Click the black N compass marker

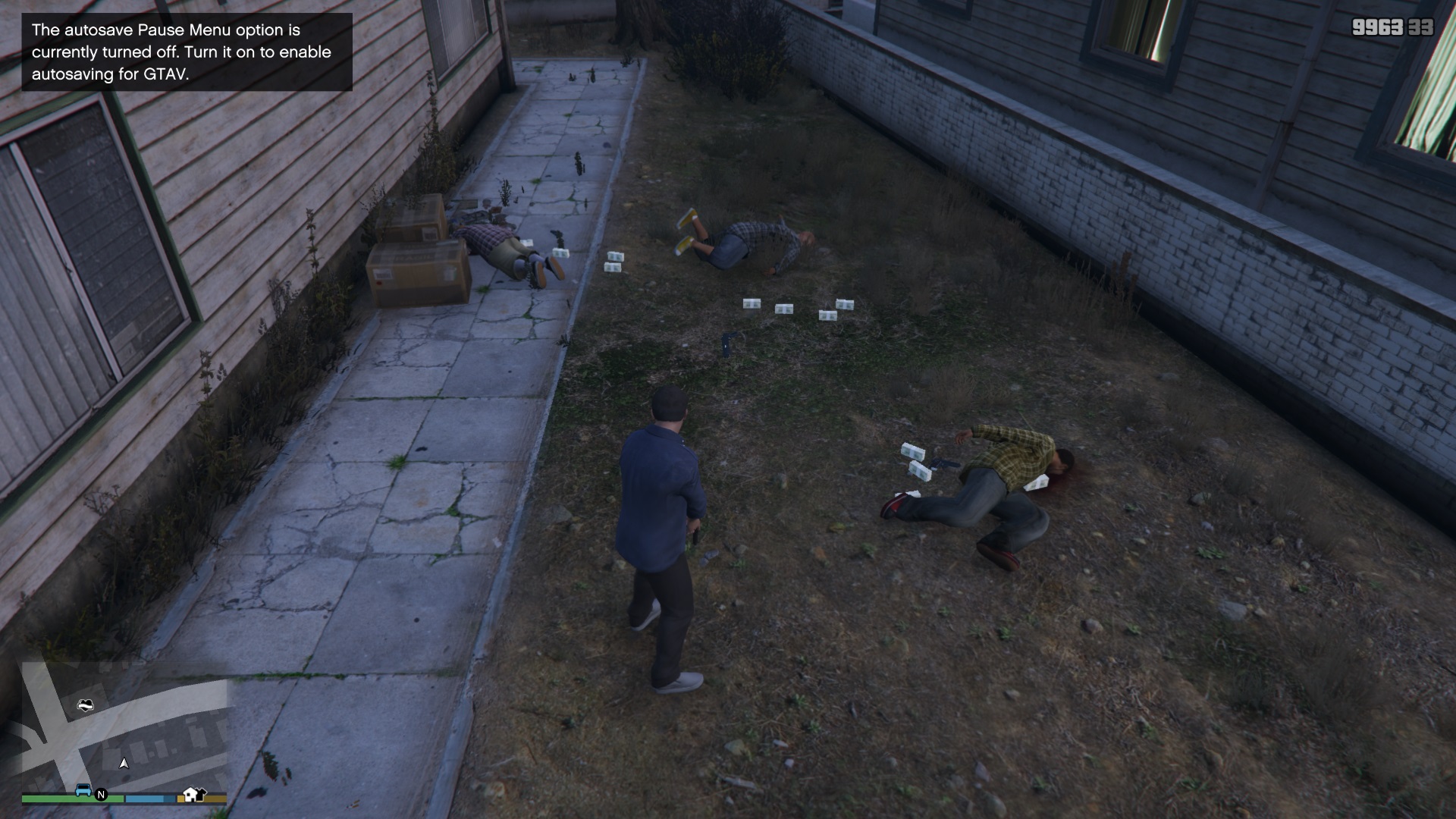tap(101, 795)
